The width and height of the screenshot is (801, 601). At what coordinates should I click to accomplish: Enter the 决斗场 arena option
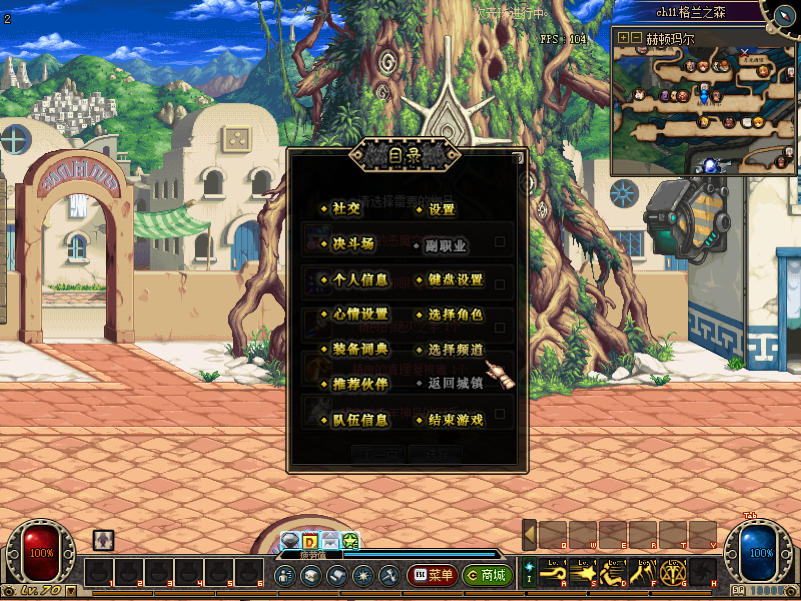coord(352,245)
